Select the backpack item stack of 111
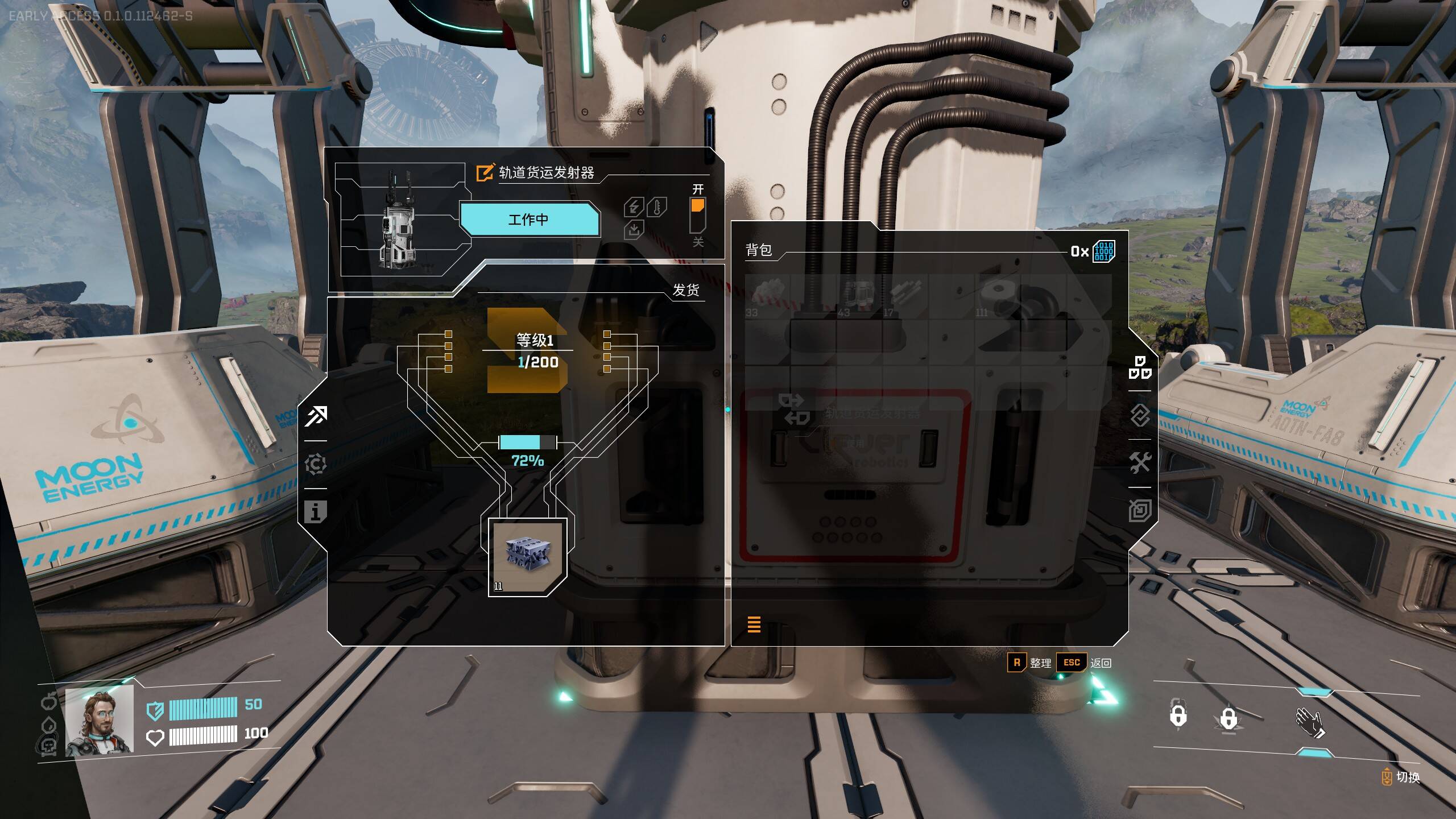 (x=997, y=296)
